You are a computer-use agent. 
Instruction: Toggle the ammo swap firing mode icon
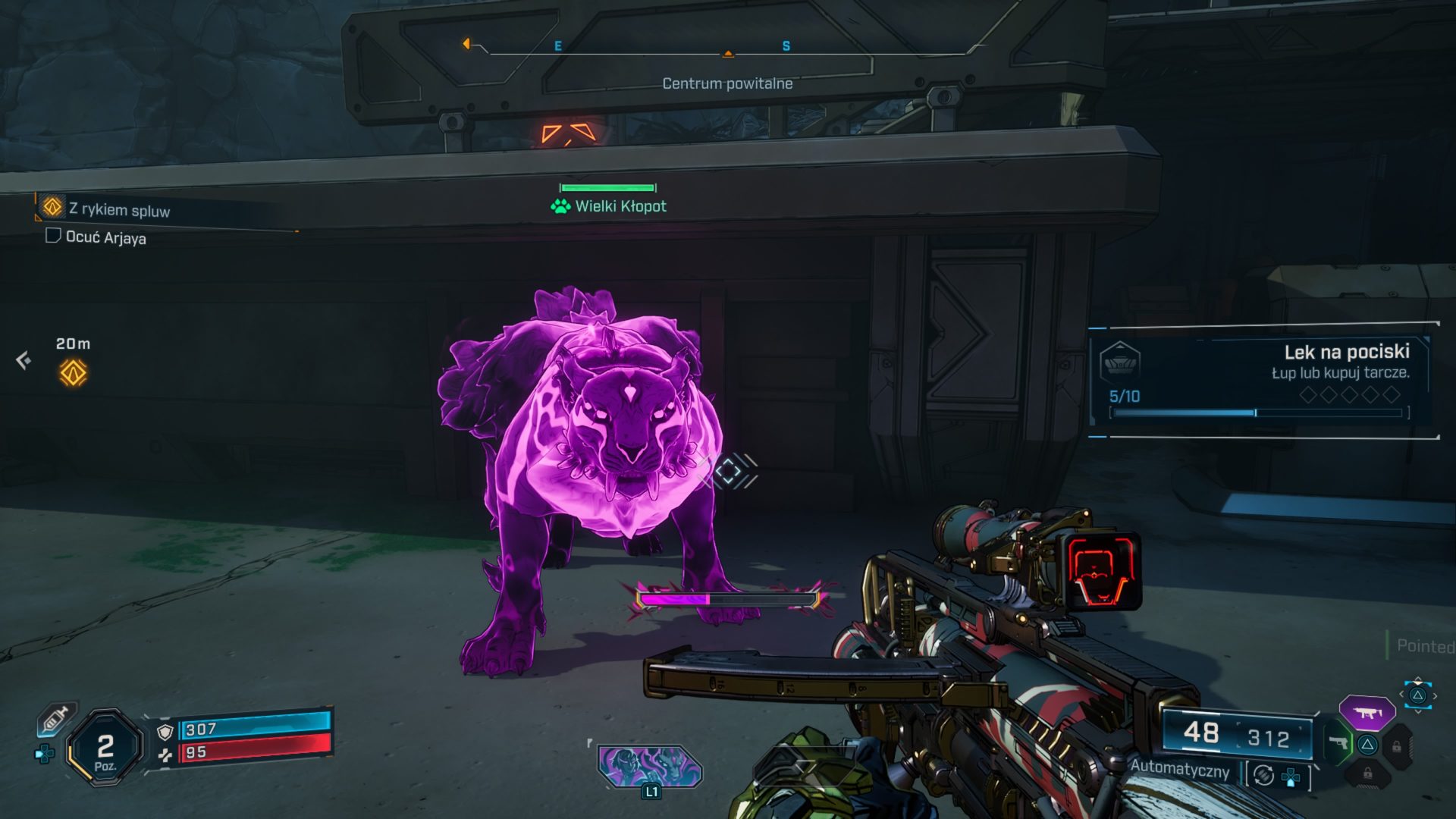(x=1263, y=775)
